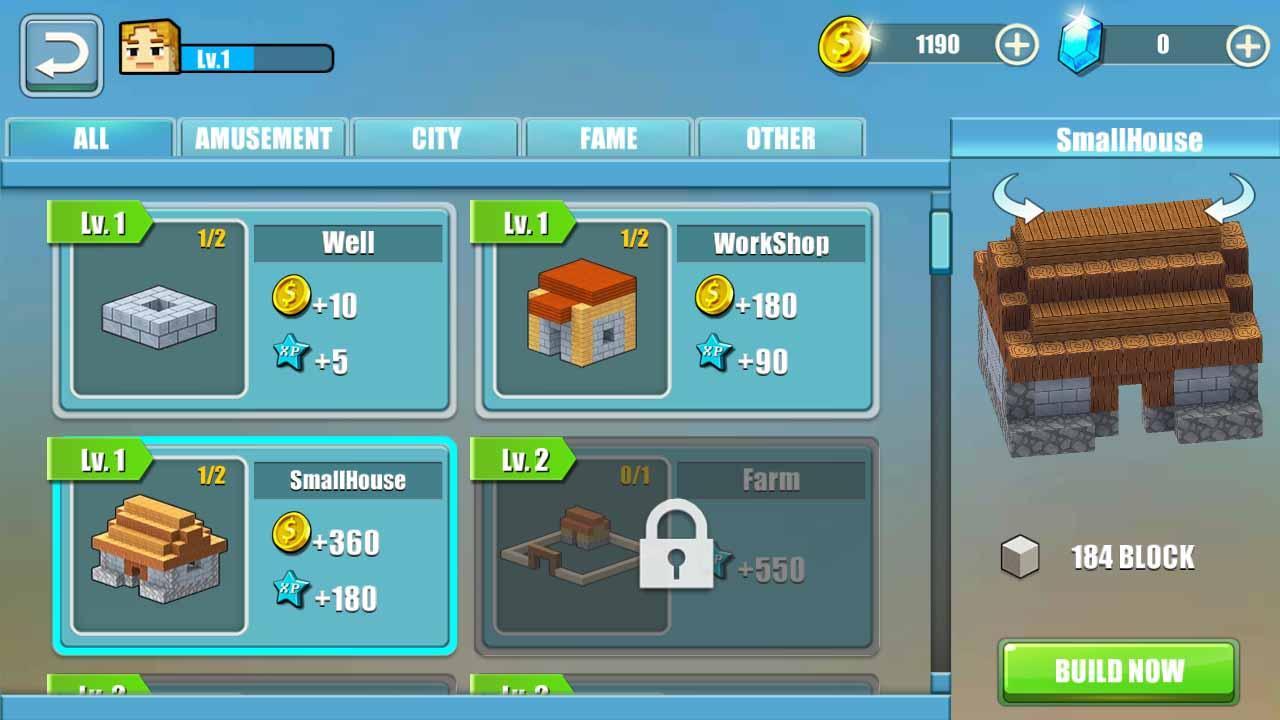Switch to the AMUSEMENT tab
Image resolution: width=1280 pixels, height=720 pixels.
(263, 139)
